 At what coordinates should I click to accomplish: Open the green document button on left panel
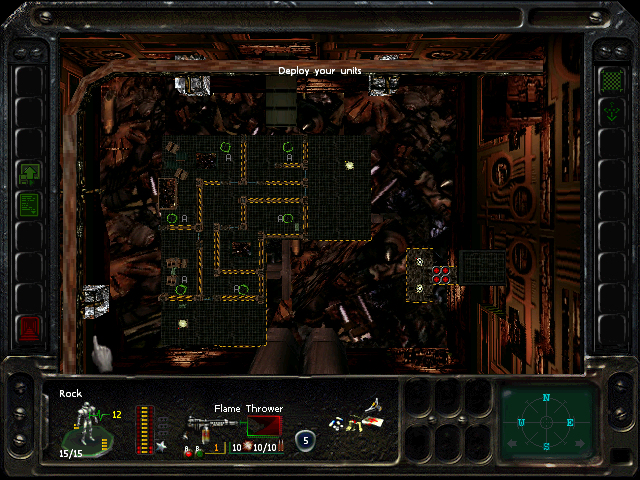pos(29,205)
